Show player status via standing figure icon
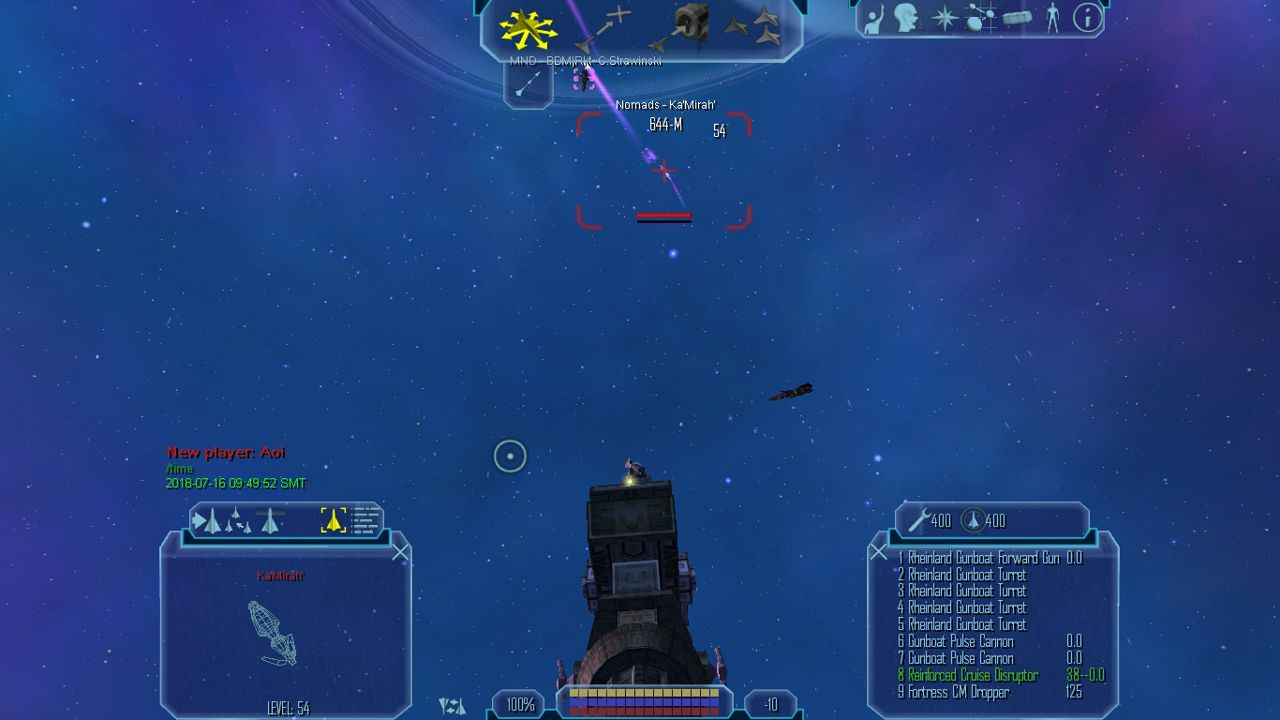The width and height of the screenshot is (1280, 720). 1052,18
